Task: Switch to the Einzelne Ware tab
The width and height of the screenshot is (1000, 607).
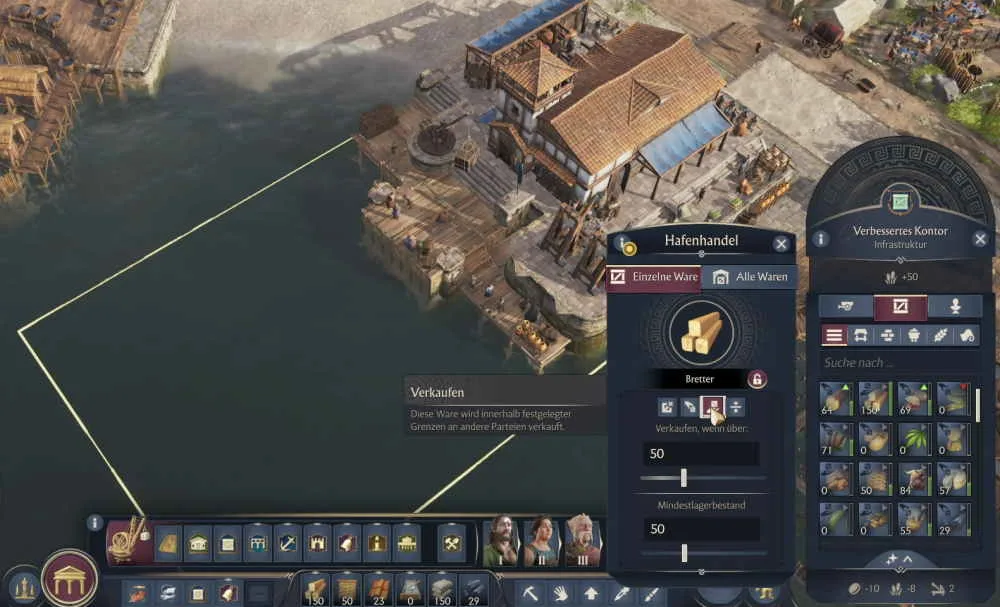Action: click(654, 277)
